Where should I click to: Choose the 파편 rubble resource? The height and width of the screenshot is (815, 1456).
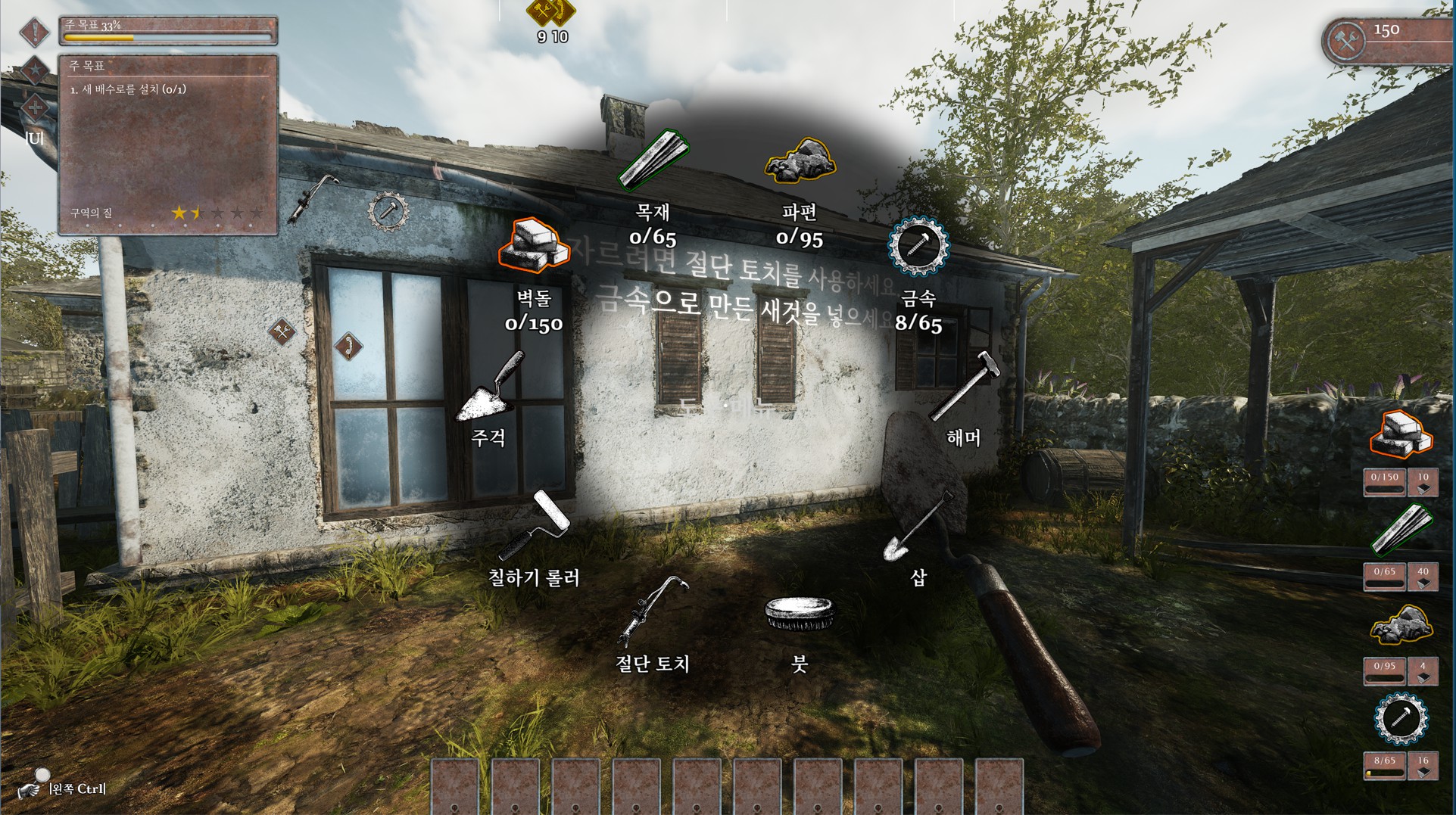click(800, 160)
